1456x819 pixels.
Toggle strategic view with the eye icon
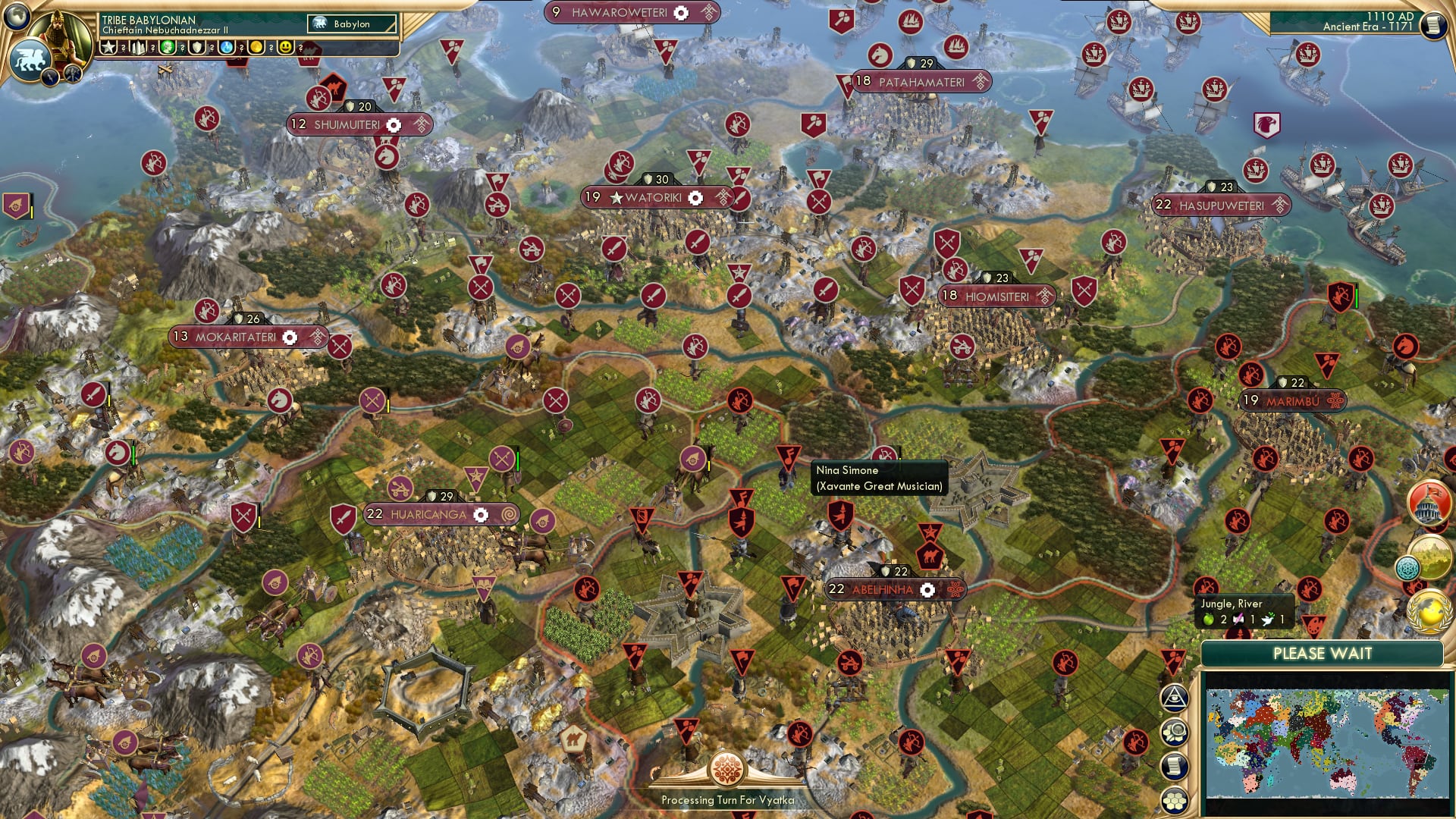(1174, 698)
